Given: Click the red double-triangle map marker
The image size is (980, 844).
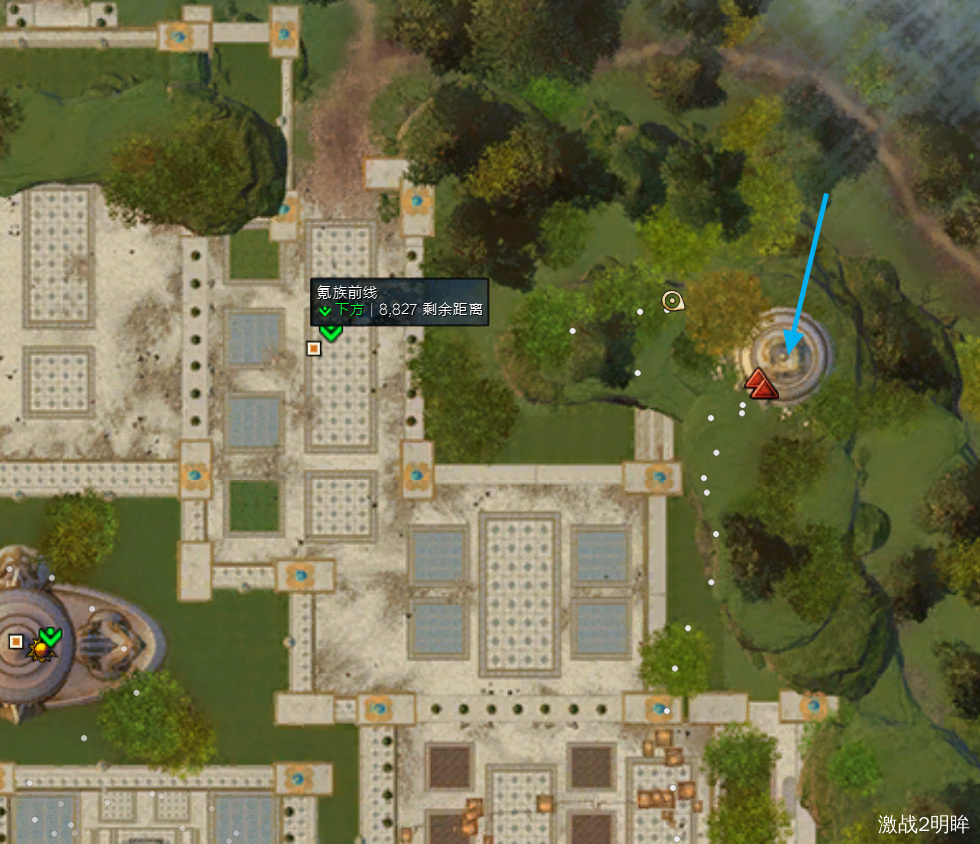Looking at the screenshot, I should click(x=761, y=383).
